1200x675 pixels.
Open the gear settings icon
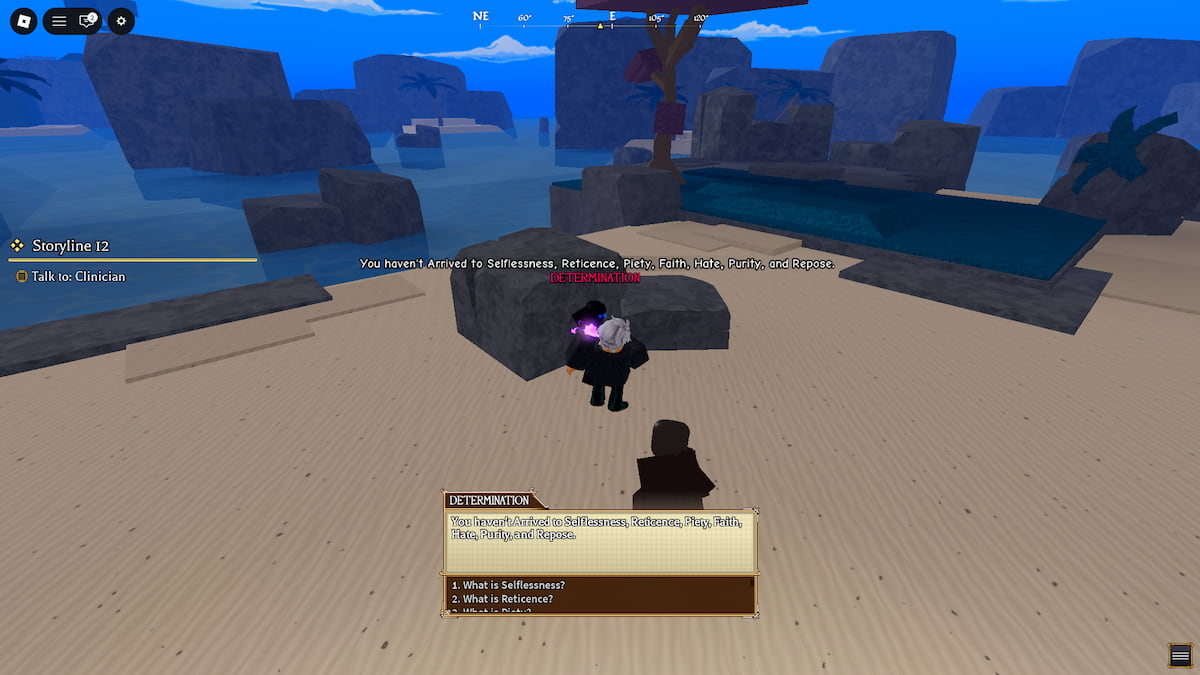coord(121,20)
